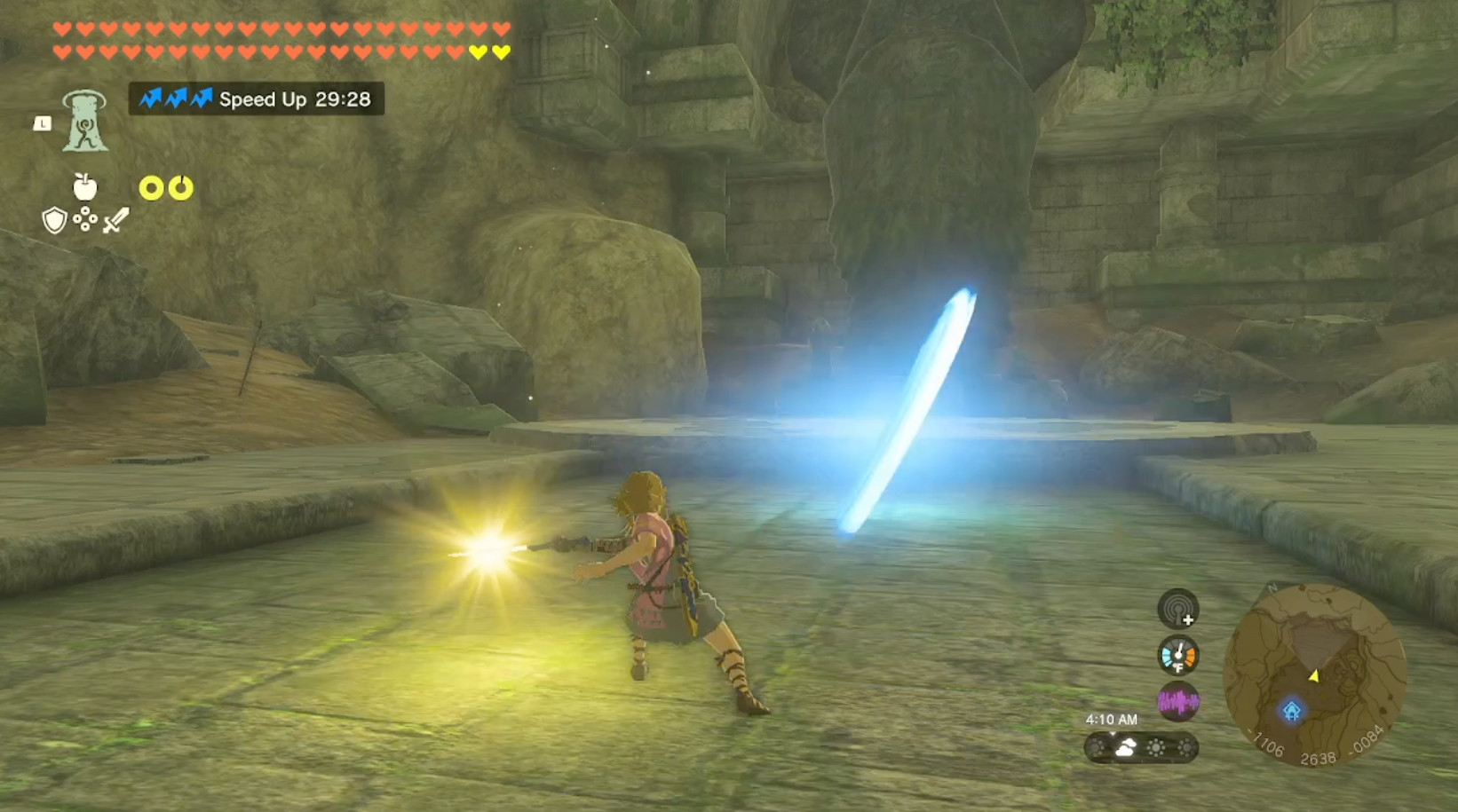
Task: Select the Sheikah sensor icon with plus sign
Action: point(1178,608)
